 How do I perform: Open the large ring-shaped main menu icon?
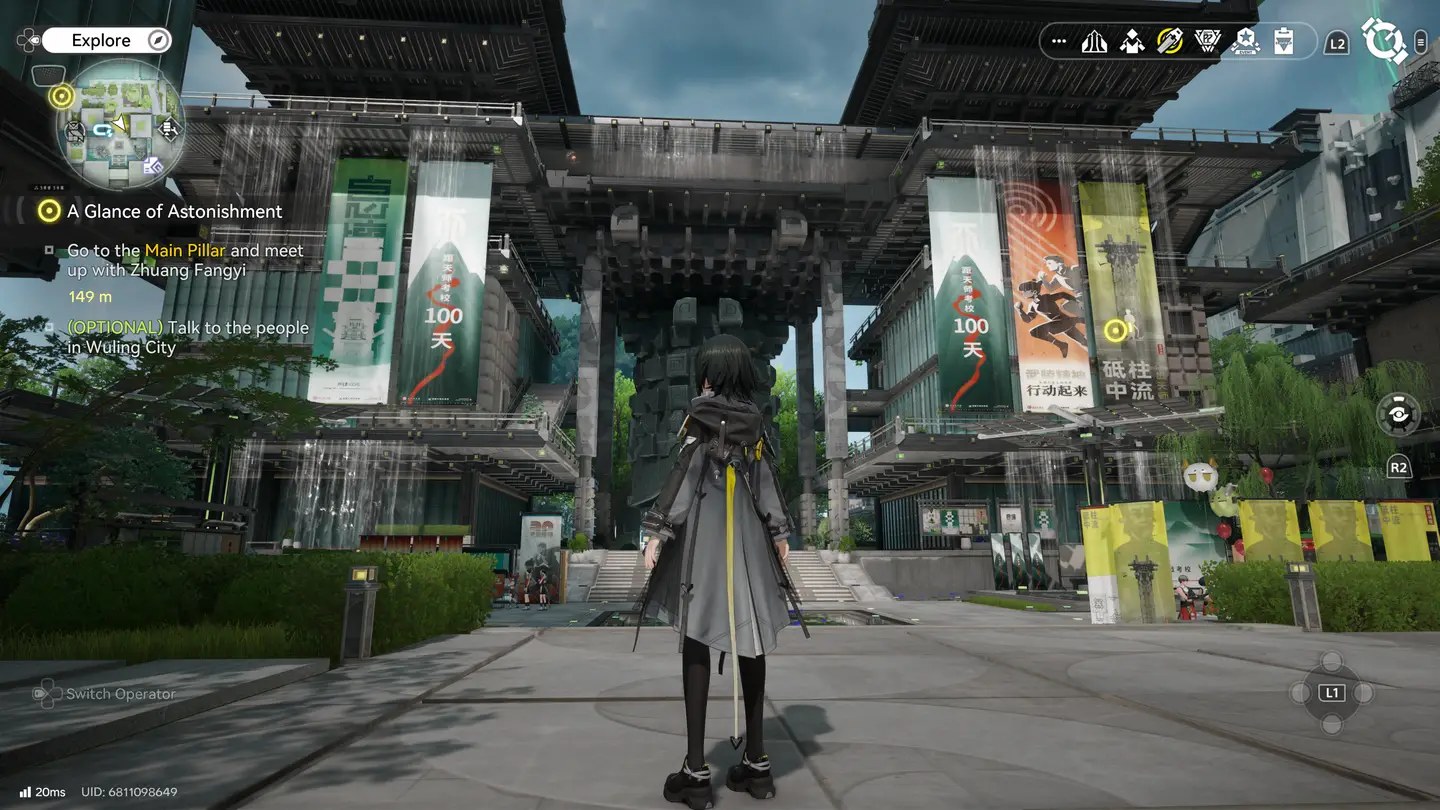coord(1384,41)
